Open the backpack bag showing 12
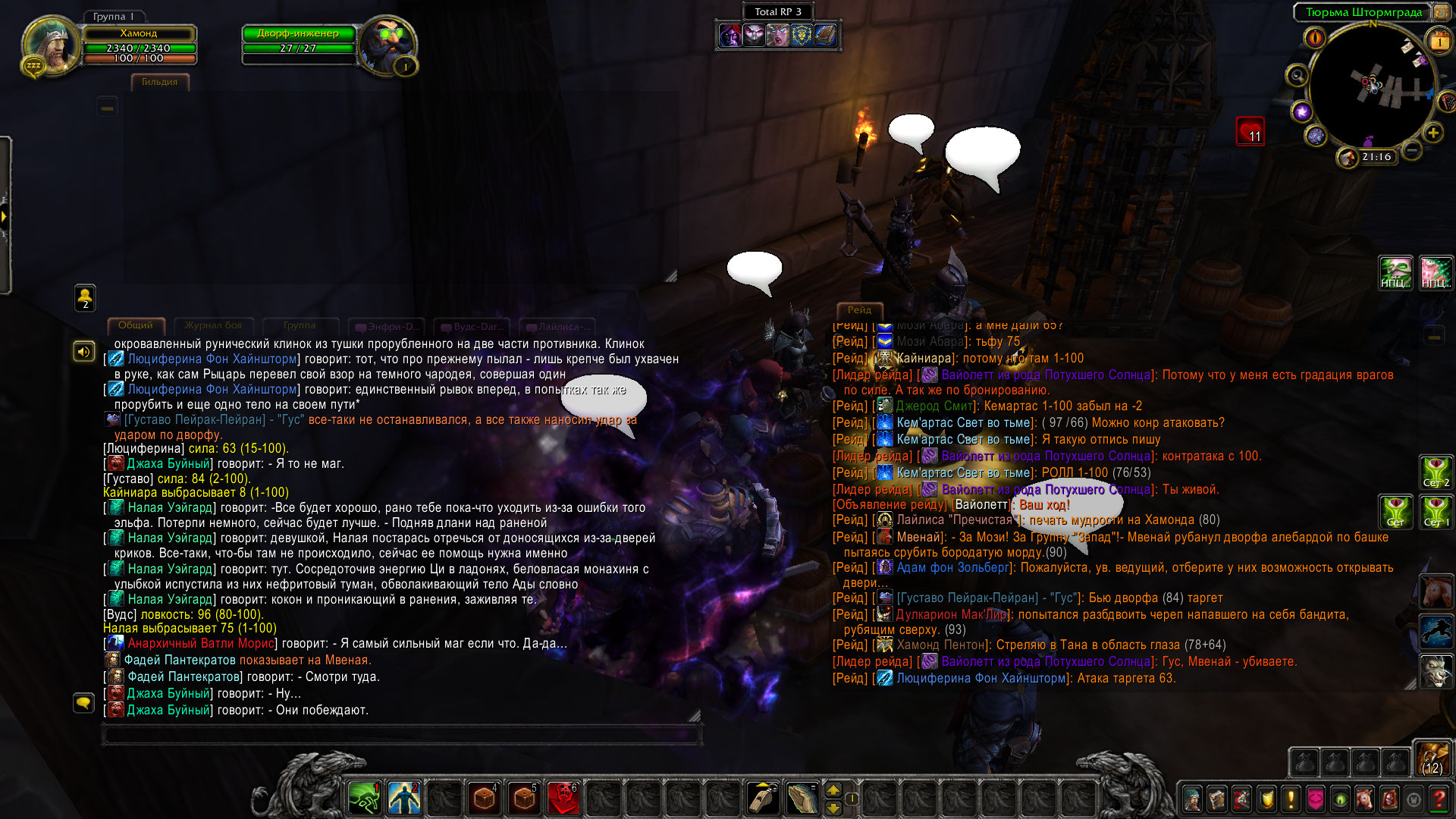The height and width of the screenshot is (819, 1456). click(1432, 758)
